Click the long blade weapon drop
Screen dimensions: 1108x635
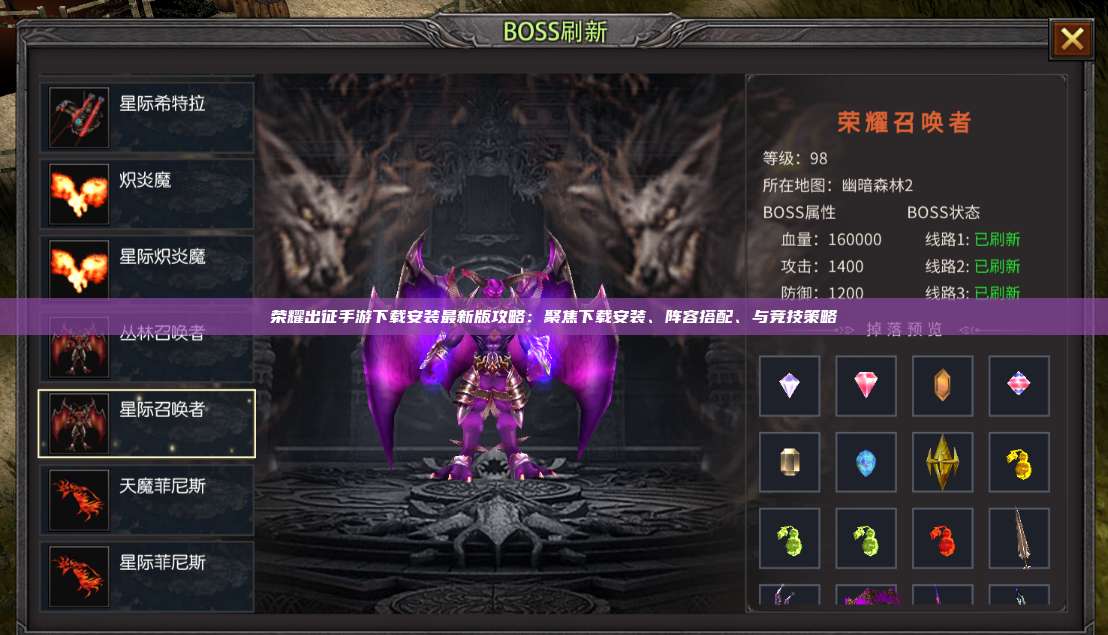pos(1019,539)
